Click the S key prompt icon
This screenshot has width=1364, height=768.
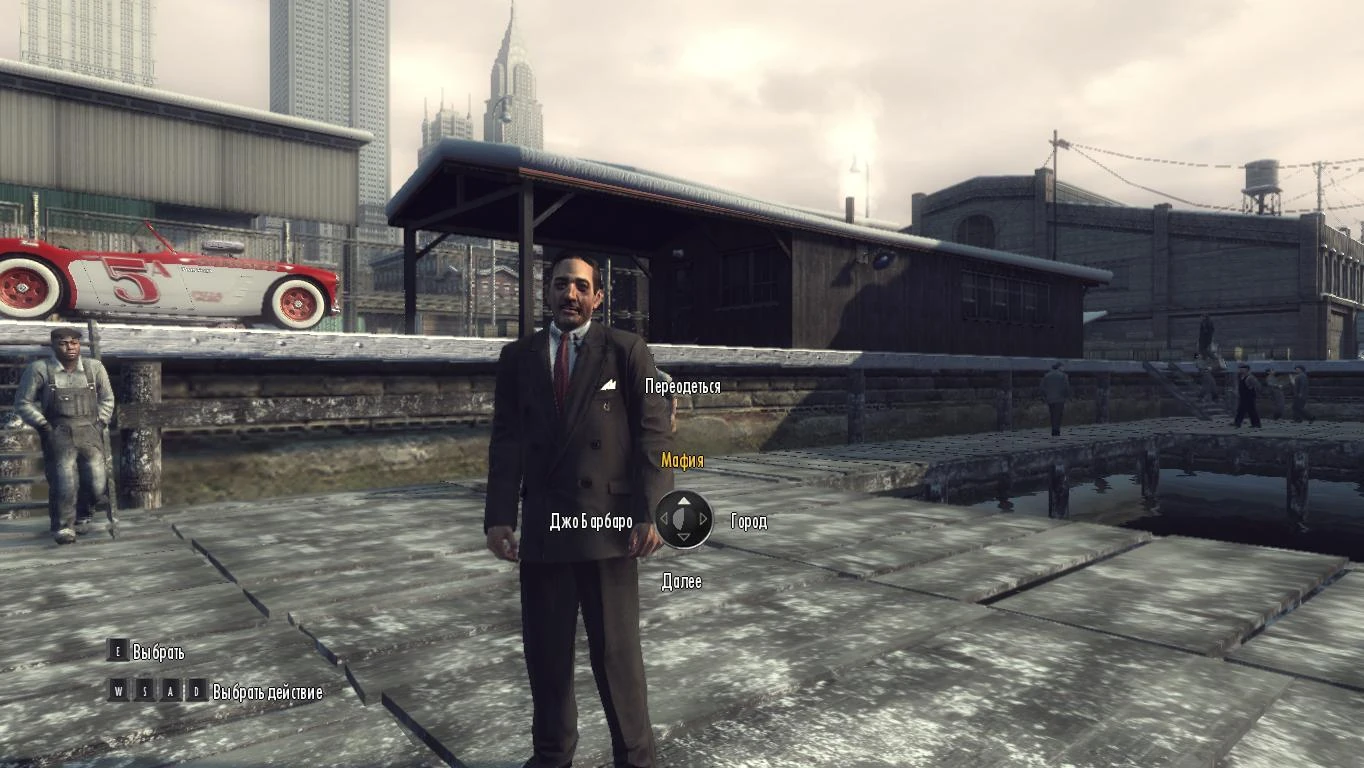click(x=146, y=691)
